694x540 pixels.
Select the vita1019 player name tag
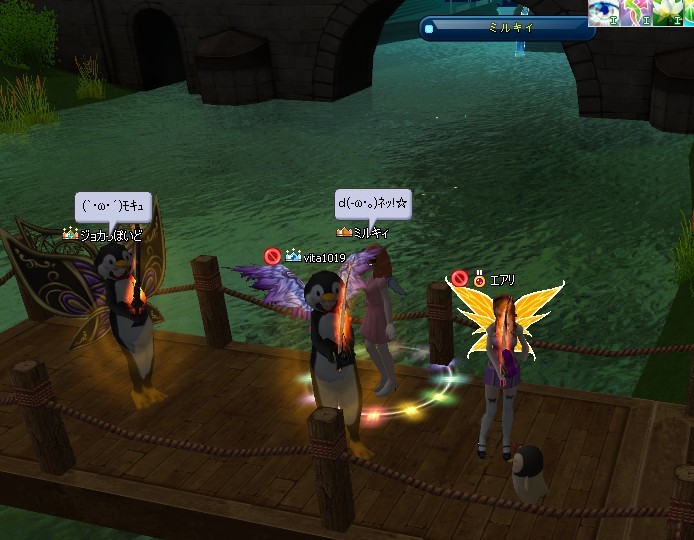(324, 258)
